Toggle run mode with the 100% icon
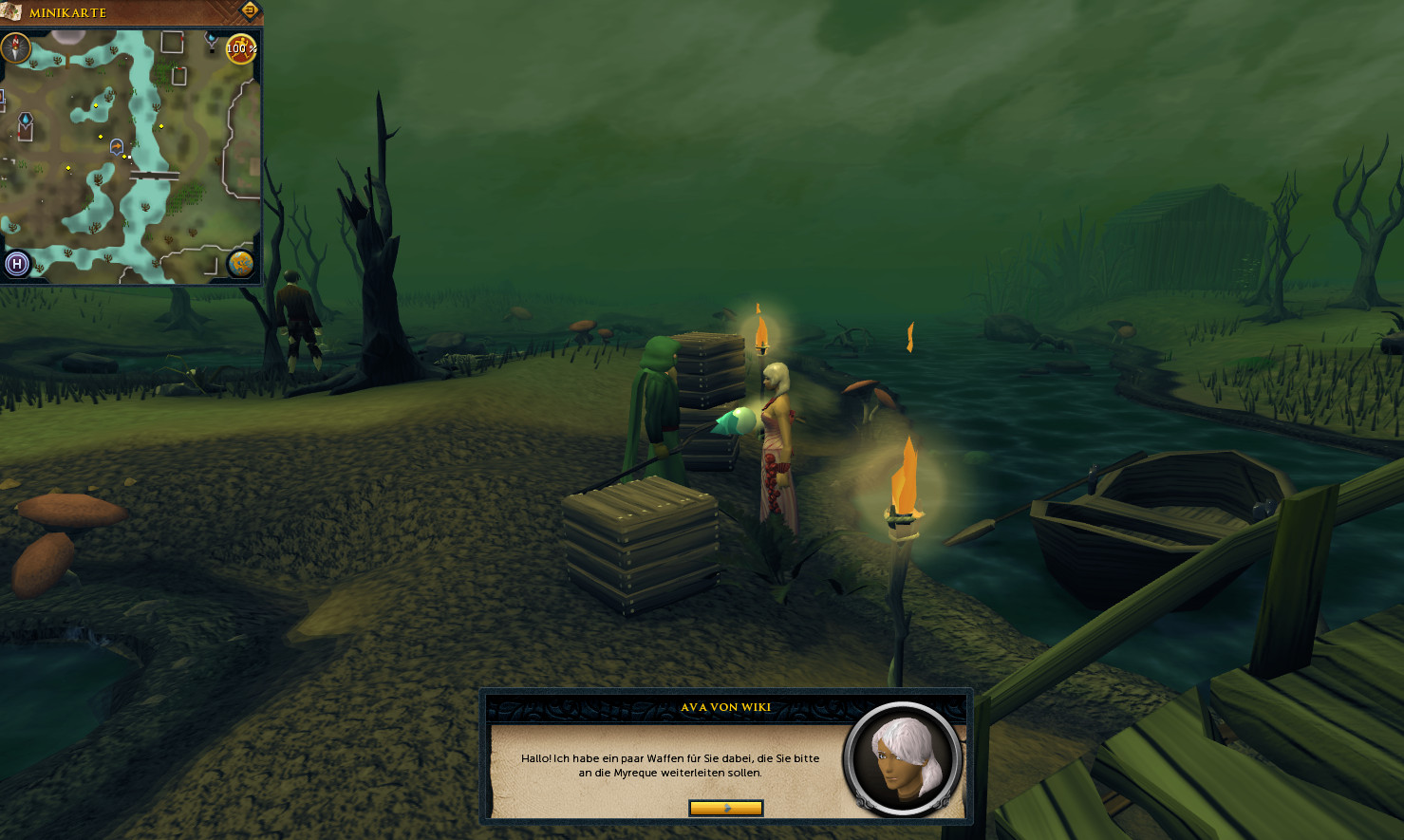The height and width of the screenshot is (840, 1404). click(241, 48)
